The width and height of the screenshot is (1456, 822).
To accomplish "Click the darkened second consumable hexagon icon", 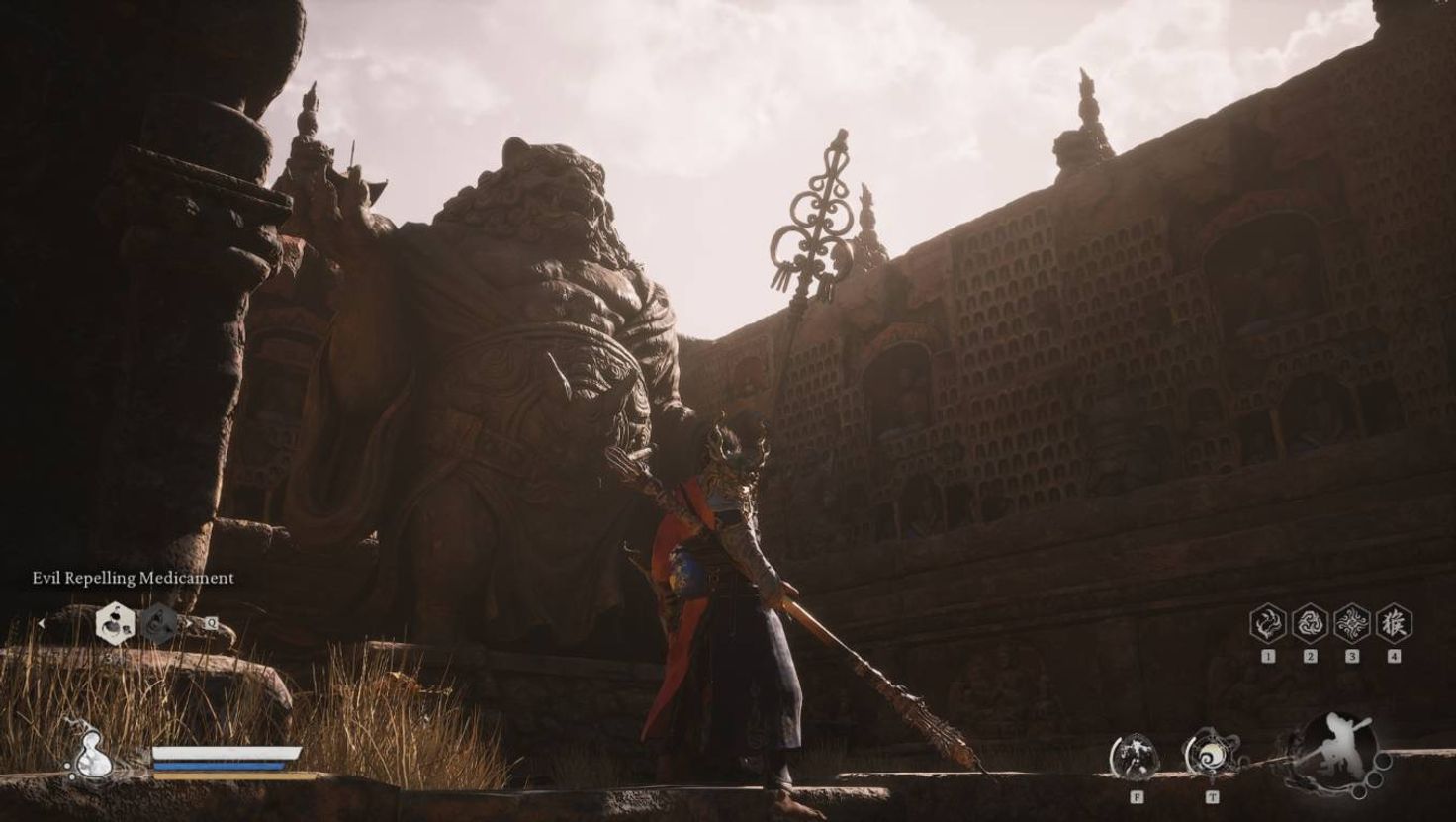I will click(158, 622).
